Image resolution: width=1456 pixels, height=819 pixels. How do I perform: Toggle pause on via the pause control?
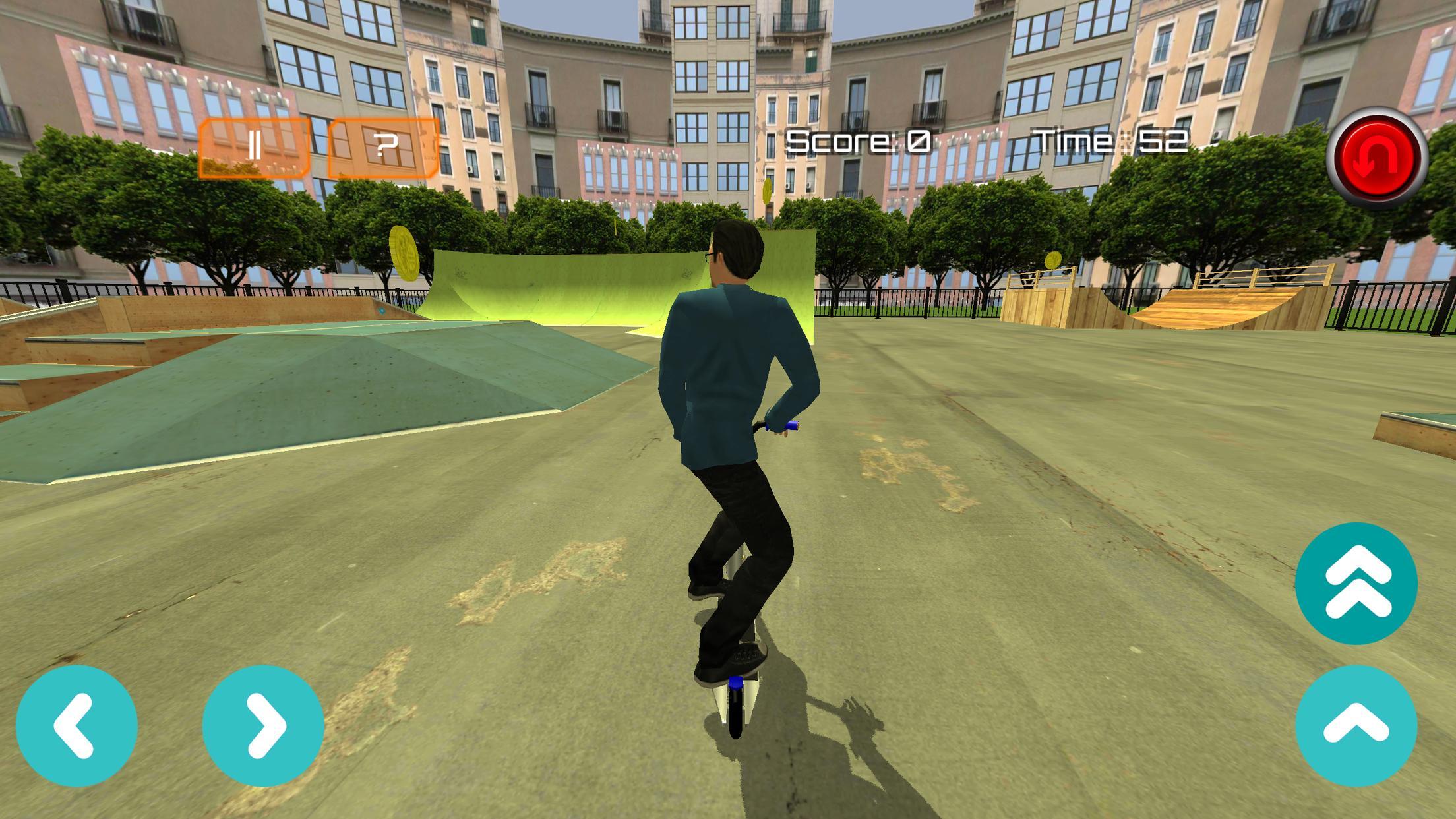click(x=257, y=146)
